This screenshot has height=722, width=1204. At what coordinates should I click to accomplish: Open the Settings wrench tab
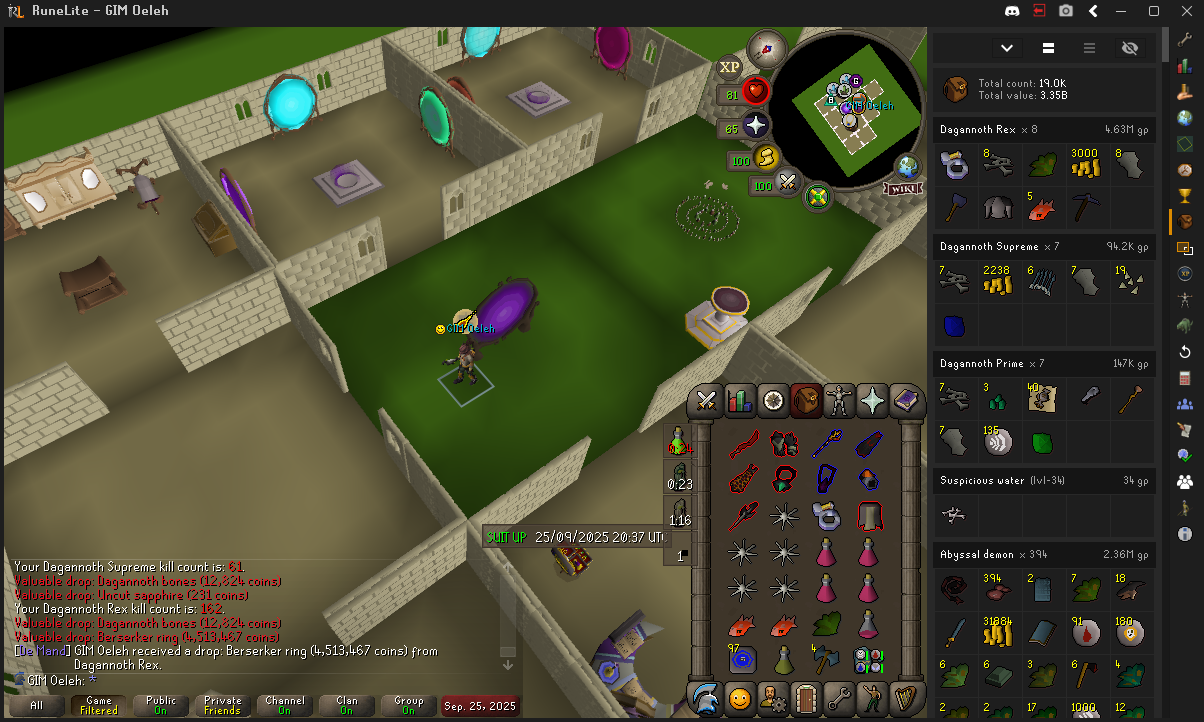tap(838, 697)
